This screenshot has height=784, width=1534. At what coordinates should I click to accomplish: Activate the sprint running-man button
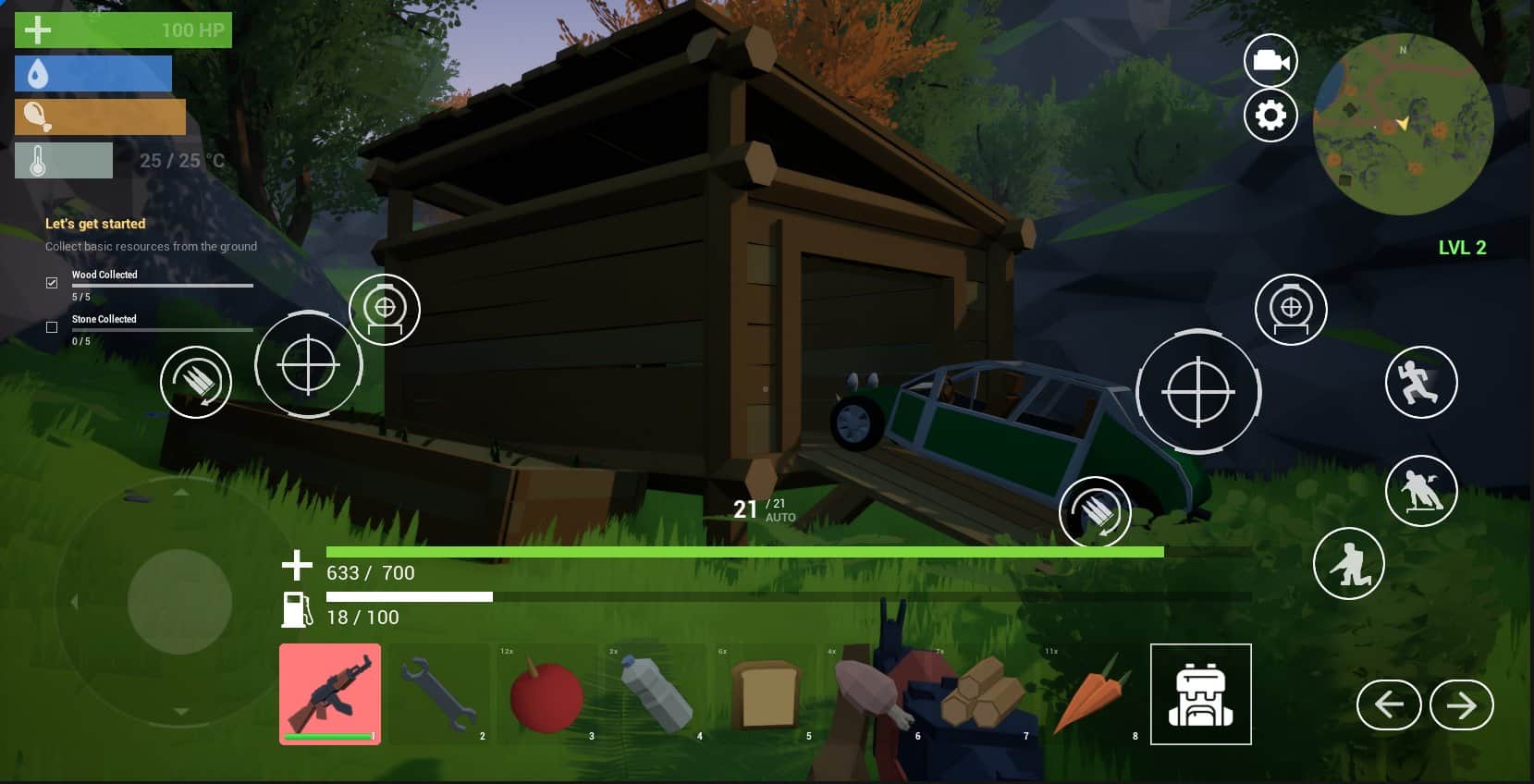click(x=1420, y=383)
